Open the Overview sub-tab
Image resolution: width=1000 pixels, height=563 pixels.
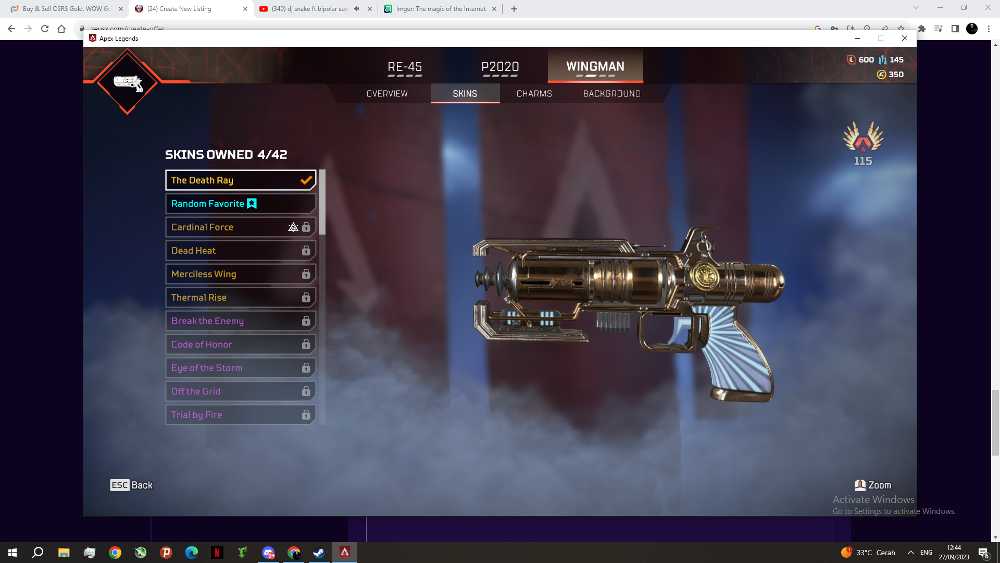(x=387, y=94)
